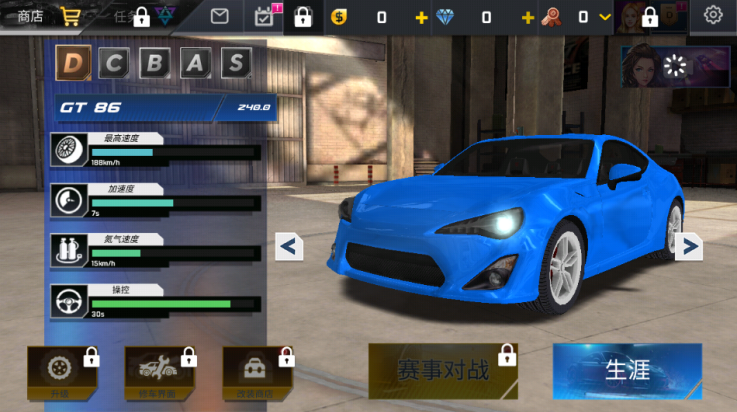Open the settings gear icon
737x412 pixels.
point(713,15)
